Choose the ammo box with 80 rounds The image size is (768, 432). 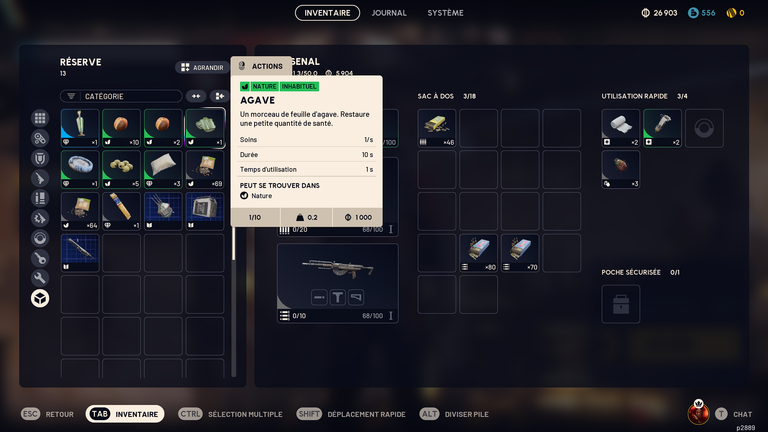click(x=479, y=254)
